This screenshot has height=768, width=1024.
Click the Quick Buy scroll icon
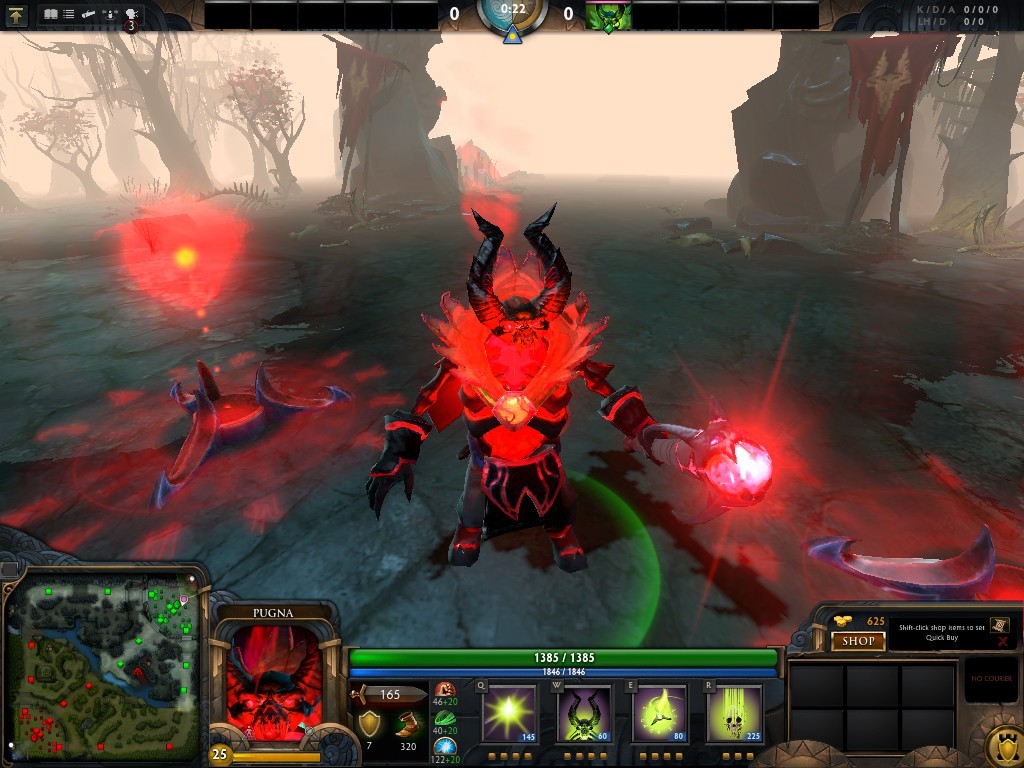coord(1000,624)
